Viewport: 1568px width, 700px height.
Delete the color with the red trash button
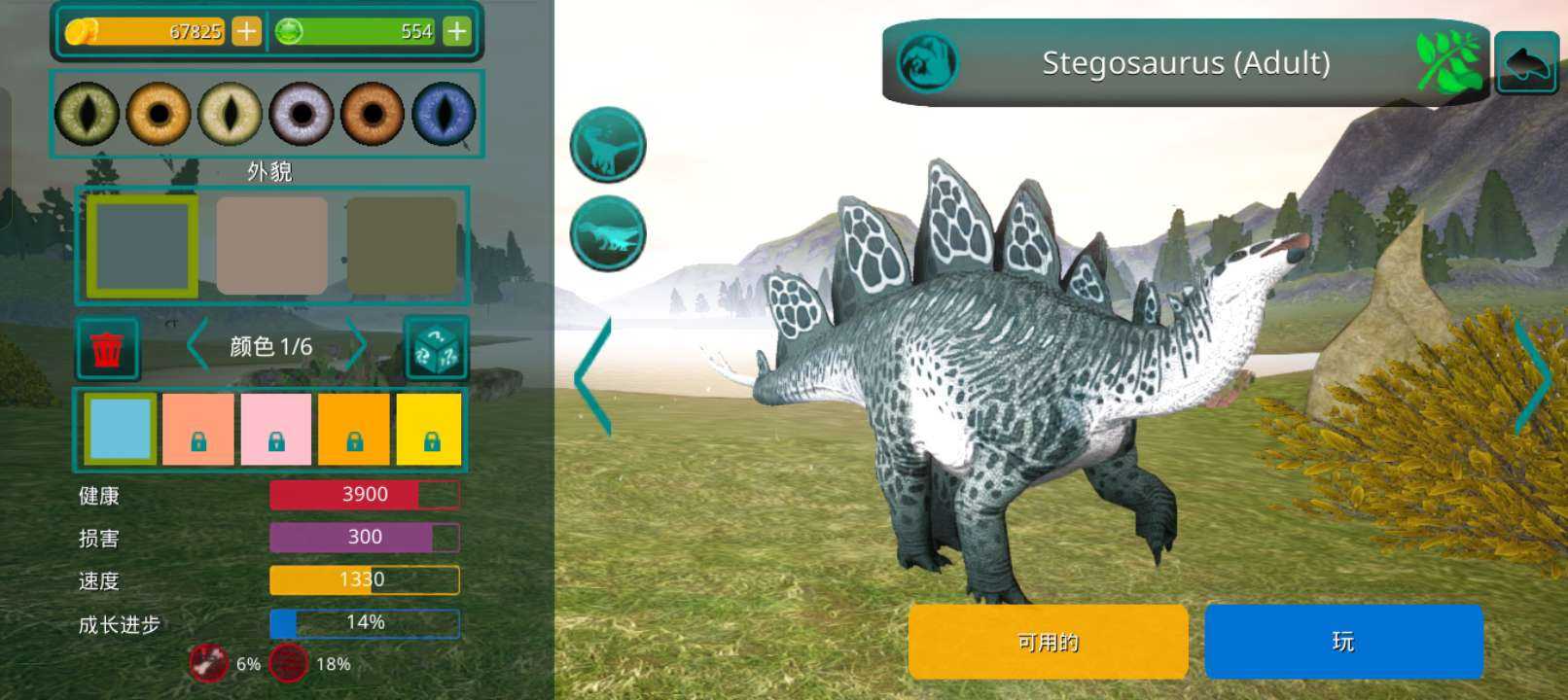(107, 348)
